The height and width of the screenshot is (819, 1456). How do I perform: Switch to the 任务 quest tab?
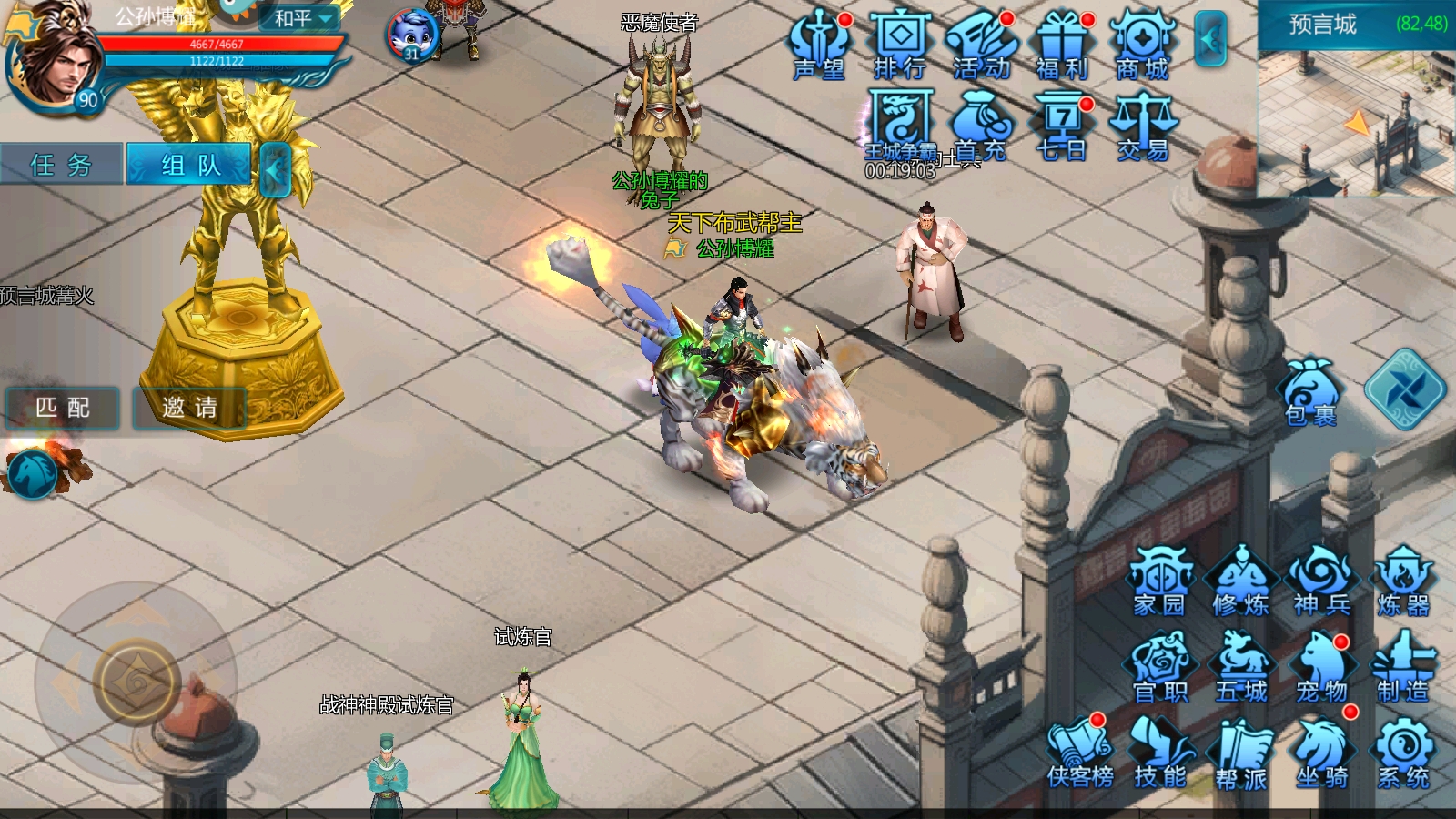coord(61,165)
